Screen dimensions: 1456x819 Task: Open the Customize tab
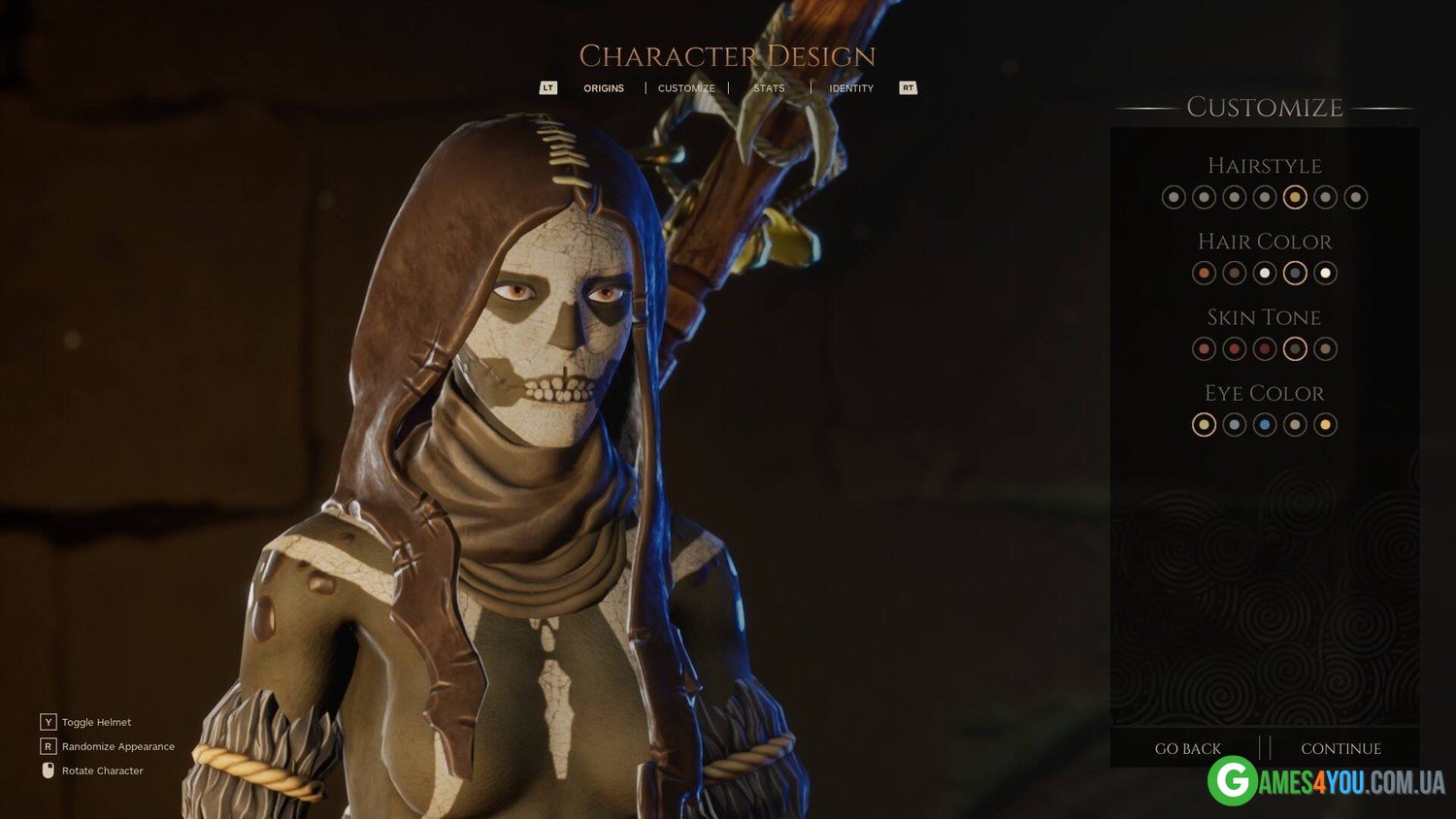(686, 88)
